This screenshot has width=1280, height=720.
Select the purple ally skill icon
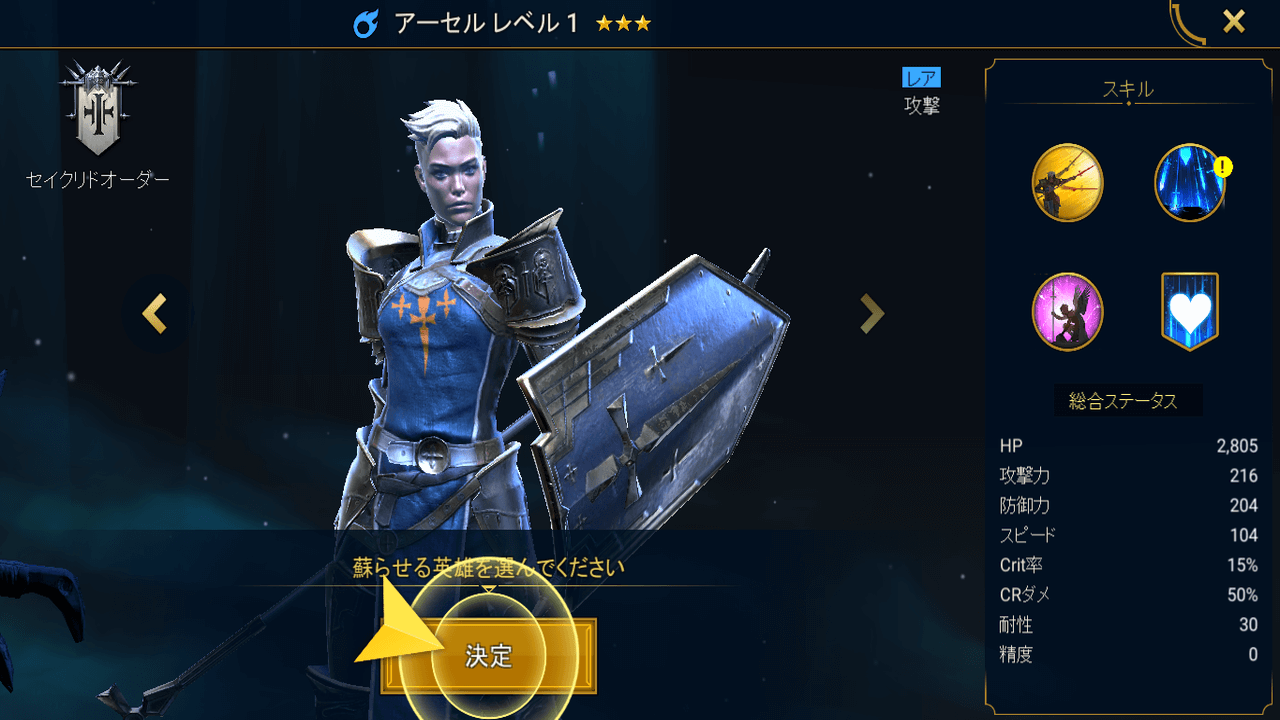point(1066,311)
